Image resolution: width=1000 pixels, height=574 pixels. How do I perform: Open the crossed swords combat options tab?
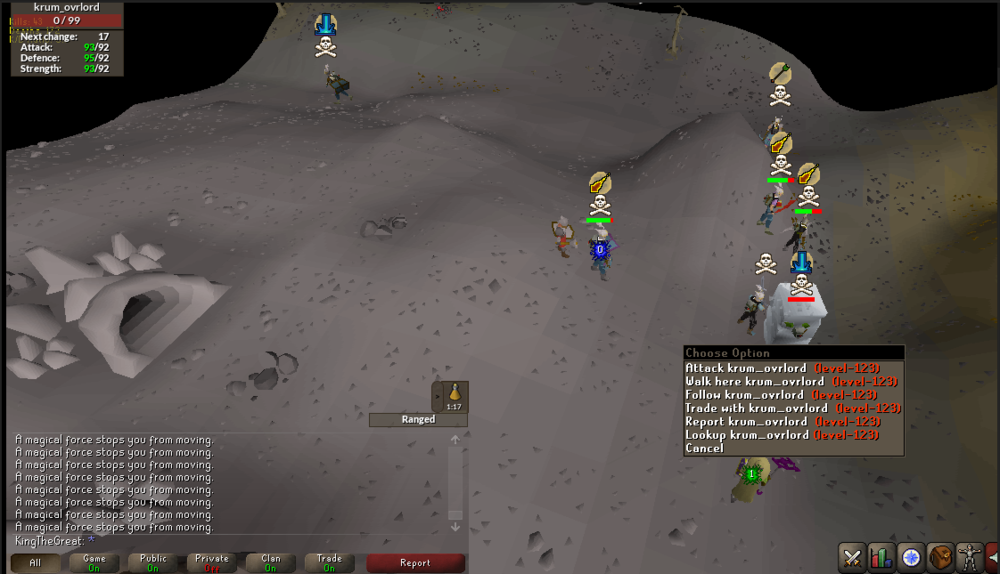[x=853, y=557]
